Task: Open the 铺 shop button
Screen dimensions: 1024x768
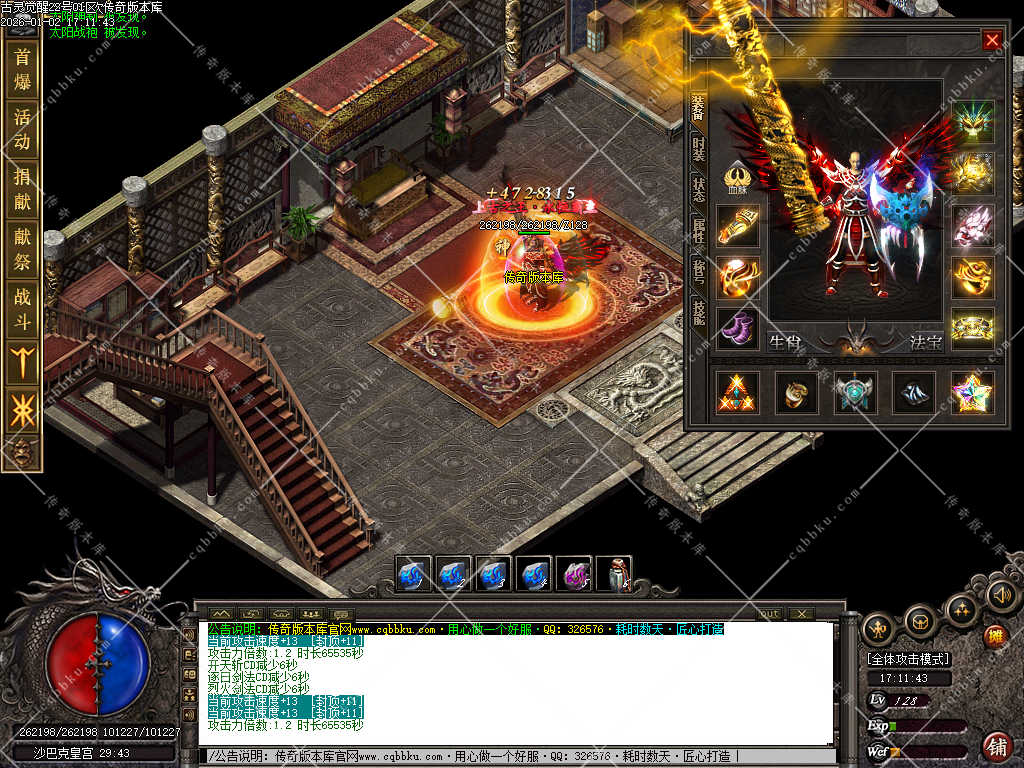Action: [x=996, y=746]
